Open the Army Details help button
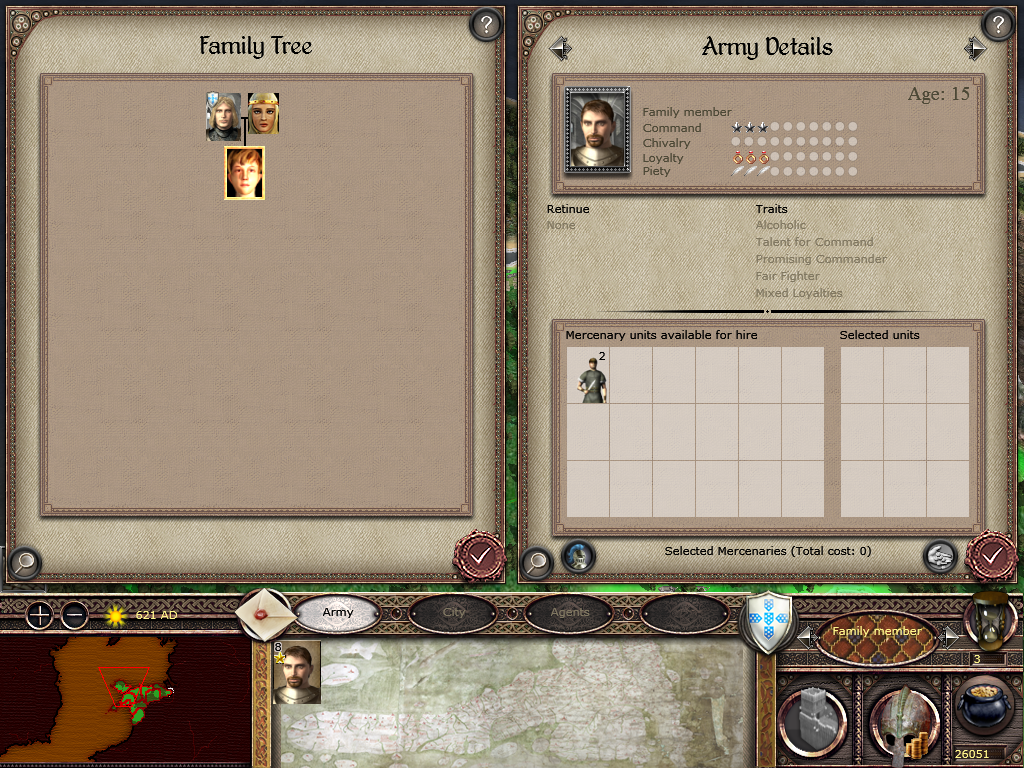The height and width of the screenshot is (768, 1024). click(997, 25)
